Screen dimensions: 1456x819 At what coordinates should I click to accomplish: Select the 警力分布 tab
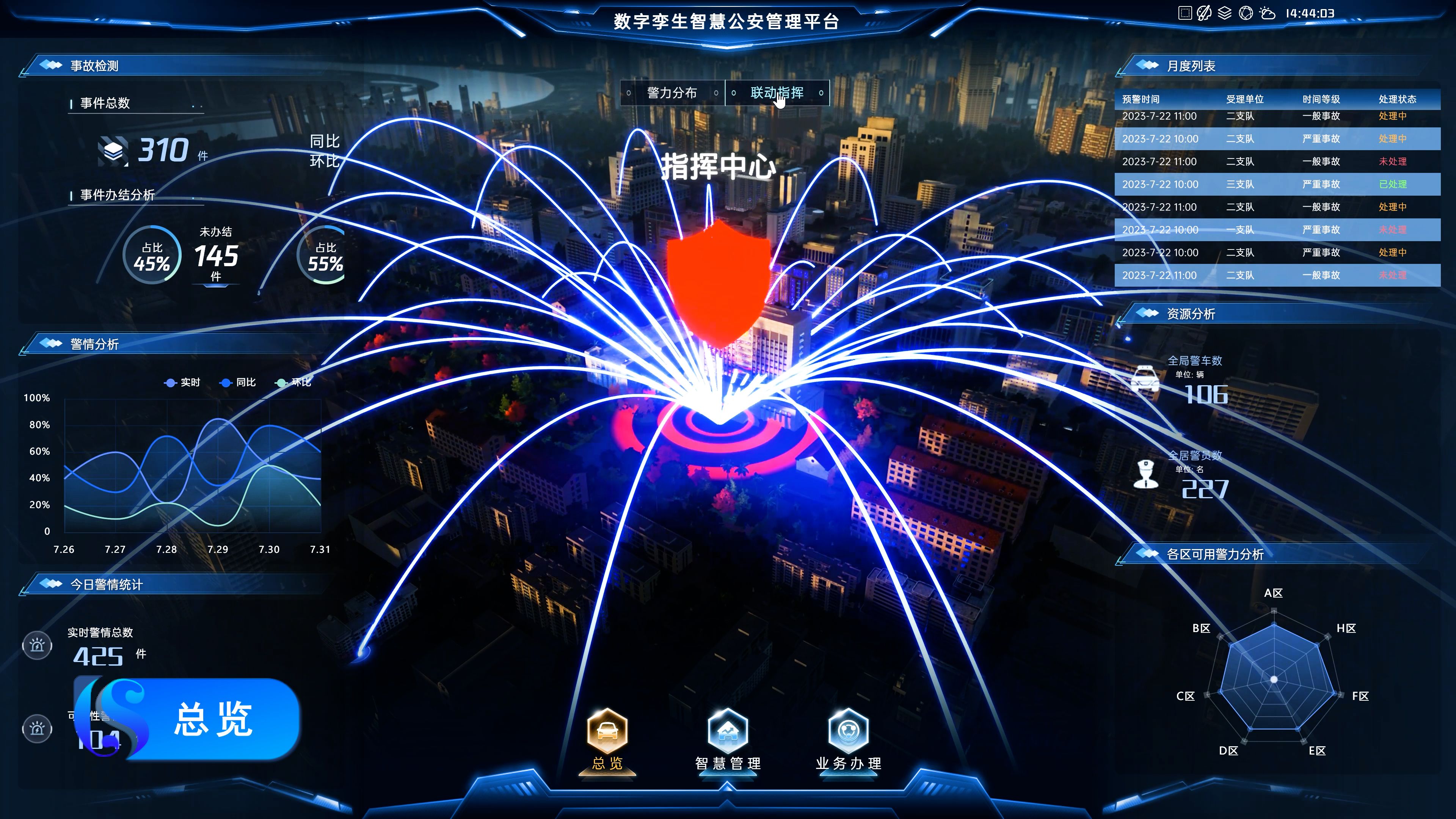point(672,93)
